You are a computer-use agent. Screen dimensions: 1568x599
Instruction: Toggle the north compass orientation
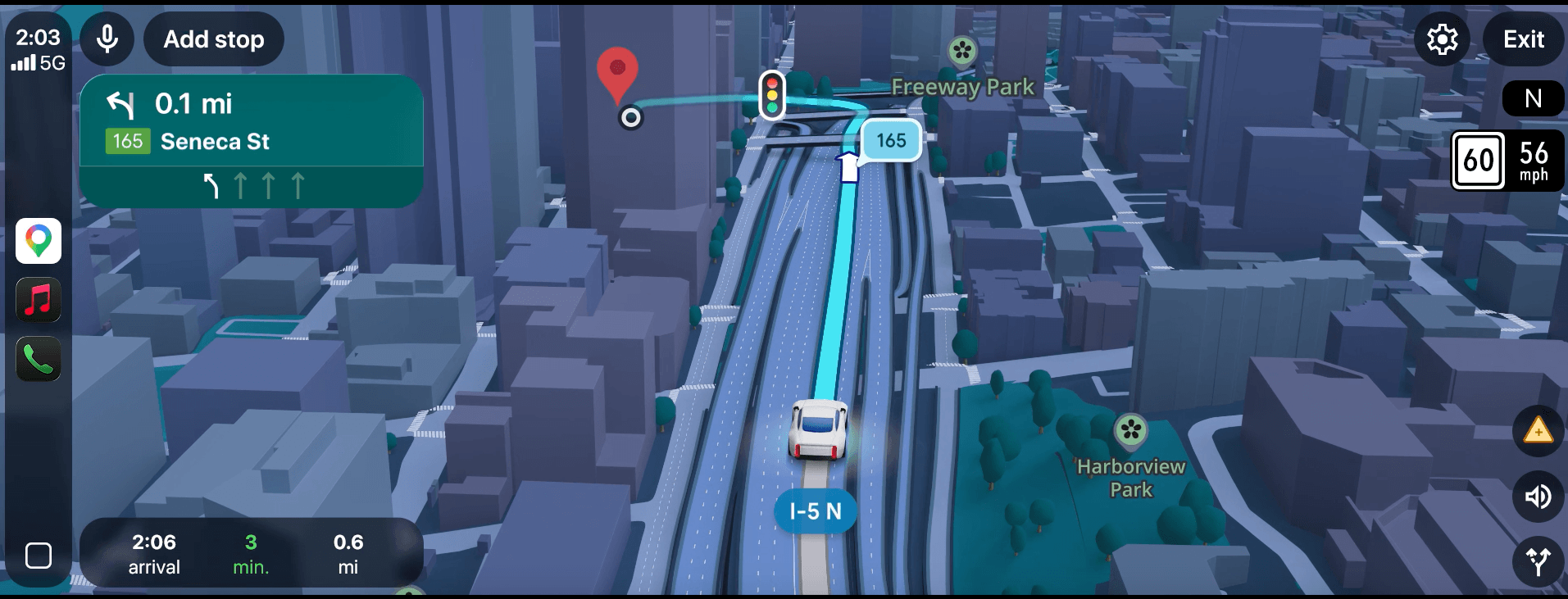(x=1533, y=99)
